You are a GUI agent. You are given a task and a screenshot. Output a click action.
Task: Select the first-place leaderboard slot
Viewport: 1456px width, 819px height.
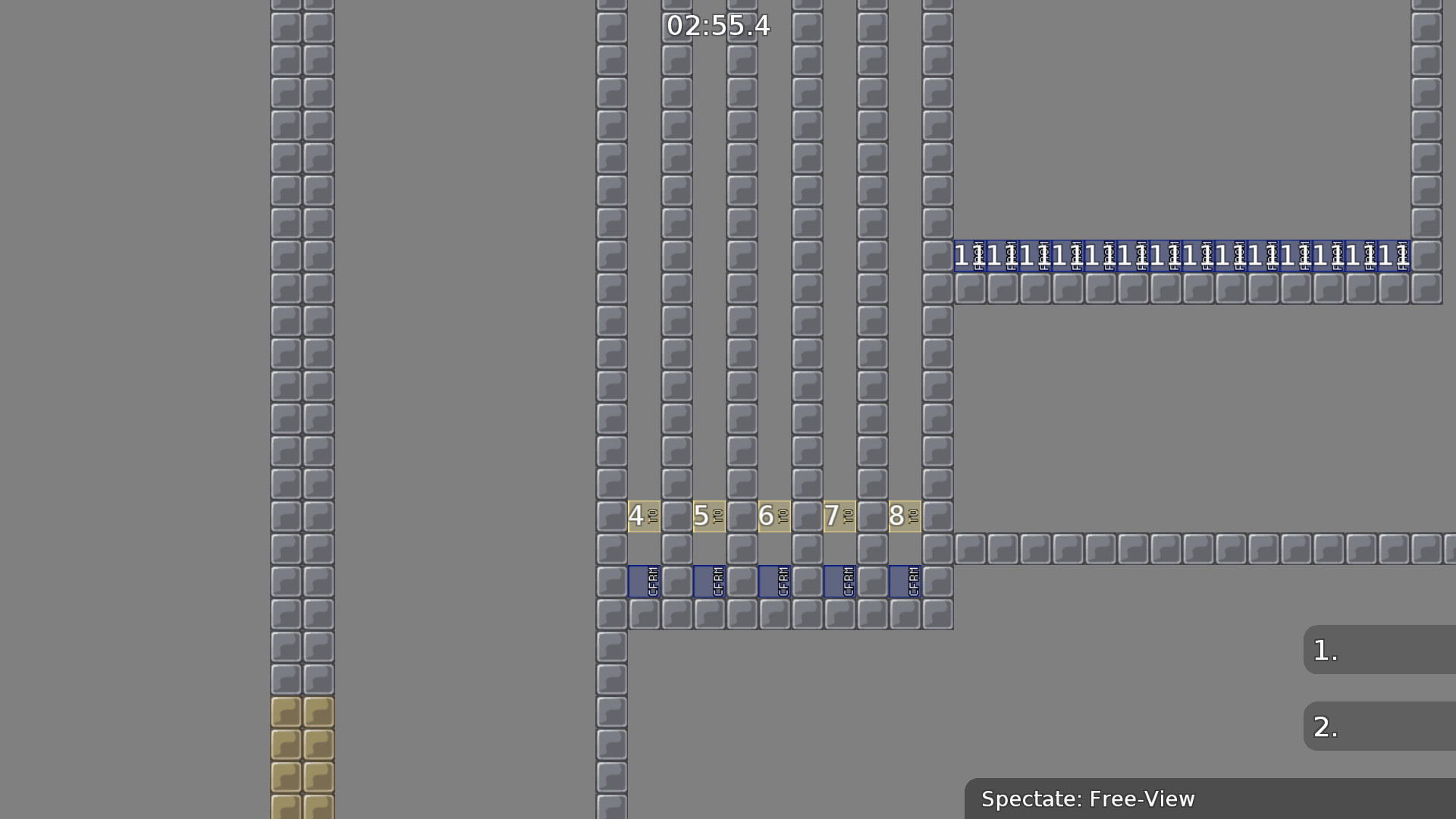(x=1380, y=650)
